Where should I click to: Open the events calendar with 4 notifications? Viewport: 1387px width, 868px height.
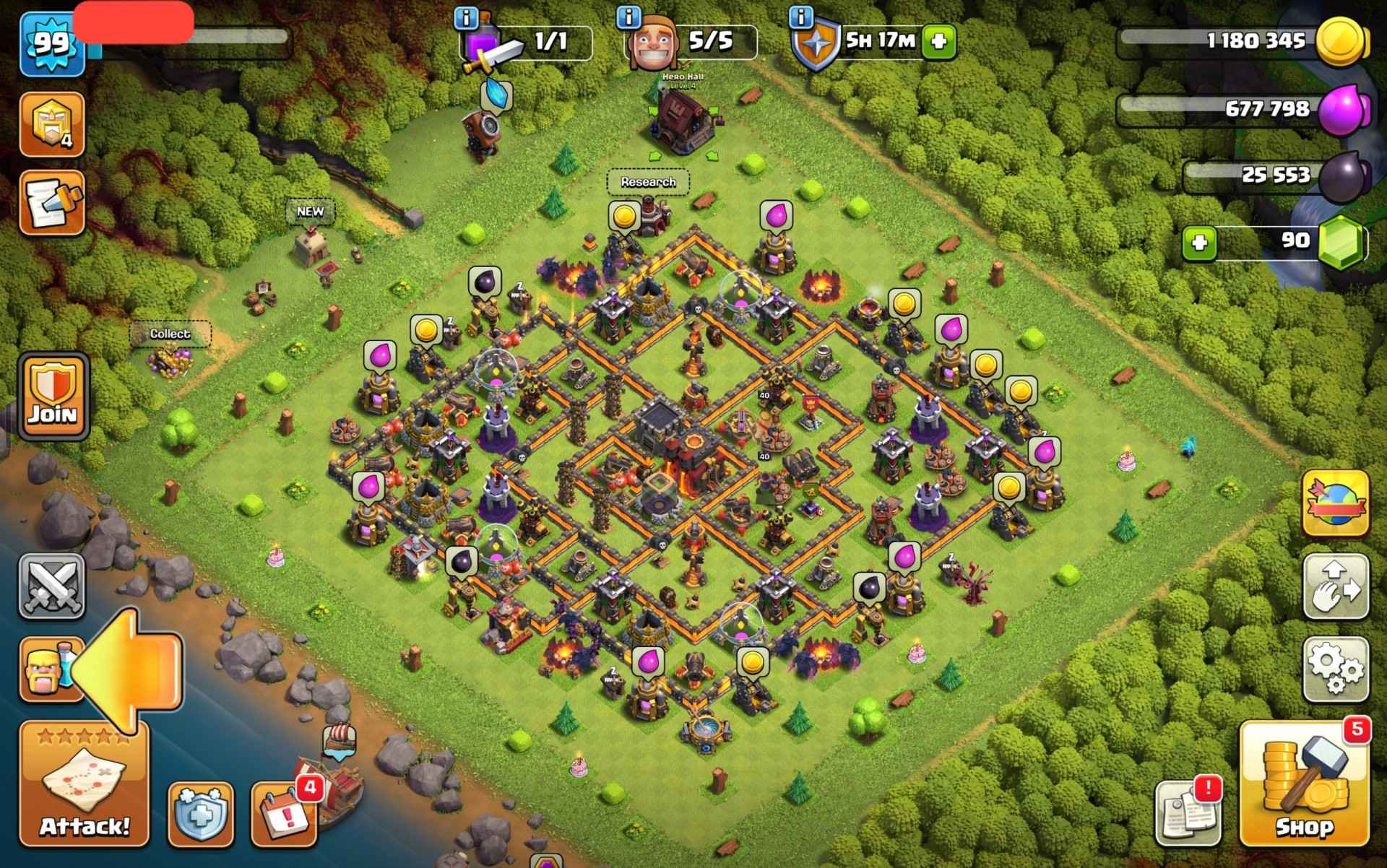pyautogui.click(x=285, y=813)
